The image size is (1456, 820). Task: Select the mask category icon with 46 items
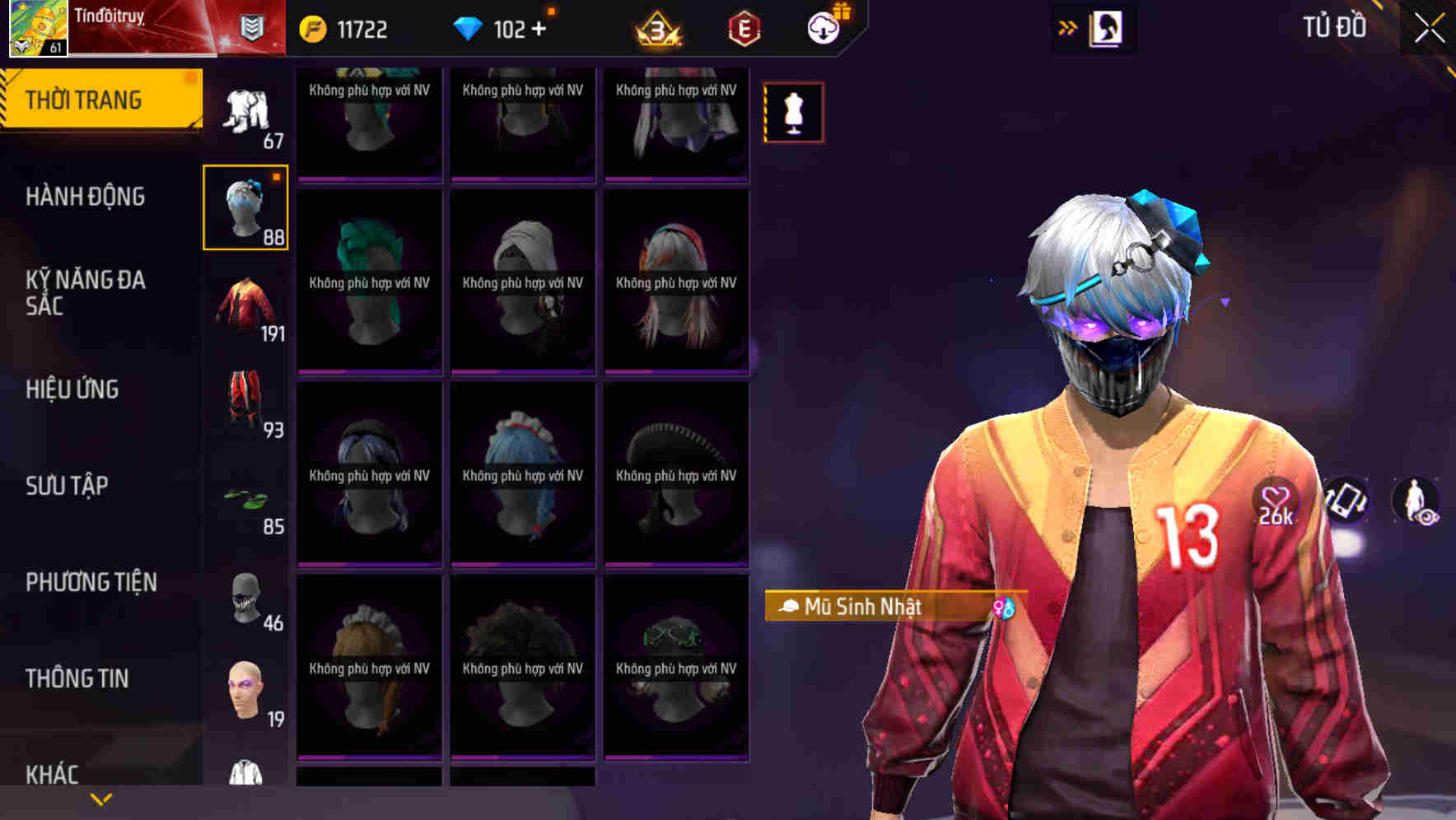tap(245, 599)
